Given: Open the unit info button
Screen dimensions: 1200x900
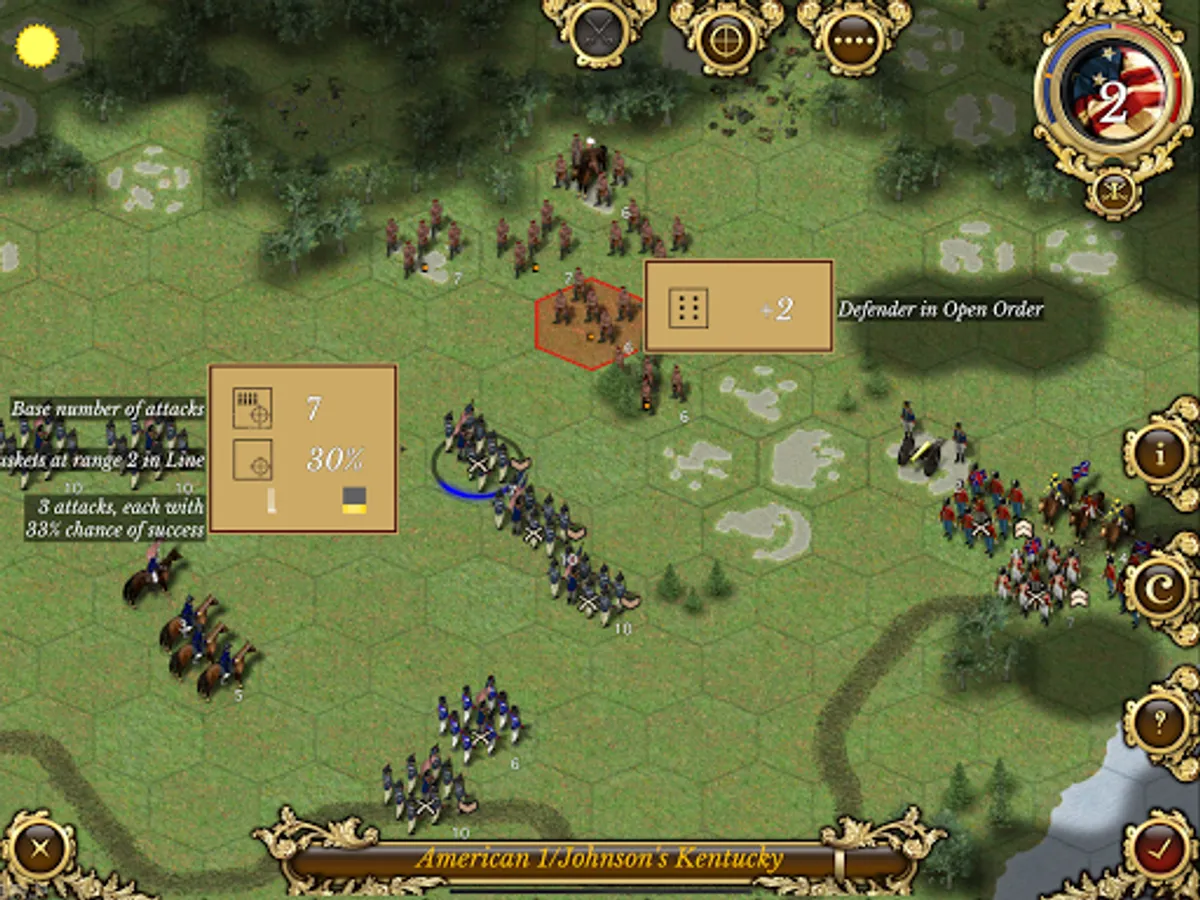Looking at the screenshot, I should (x=1160, y=455).
